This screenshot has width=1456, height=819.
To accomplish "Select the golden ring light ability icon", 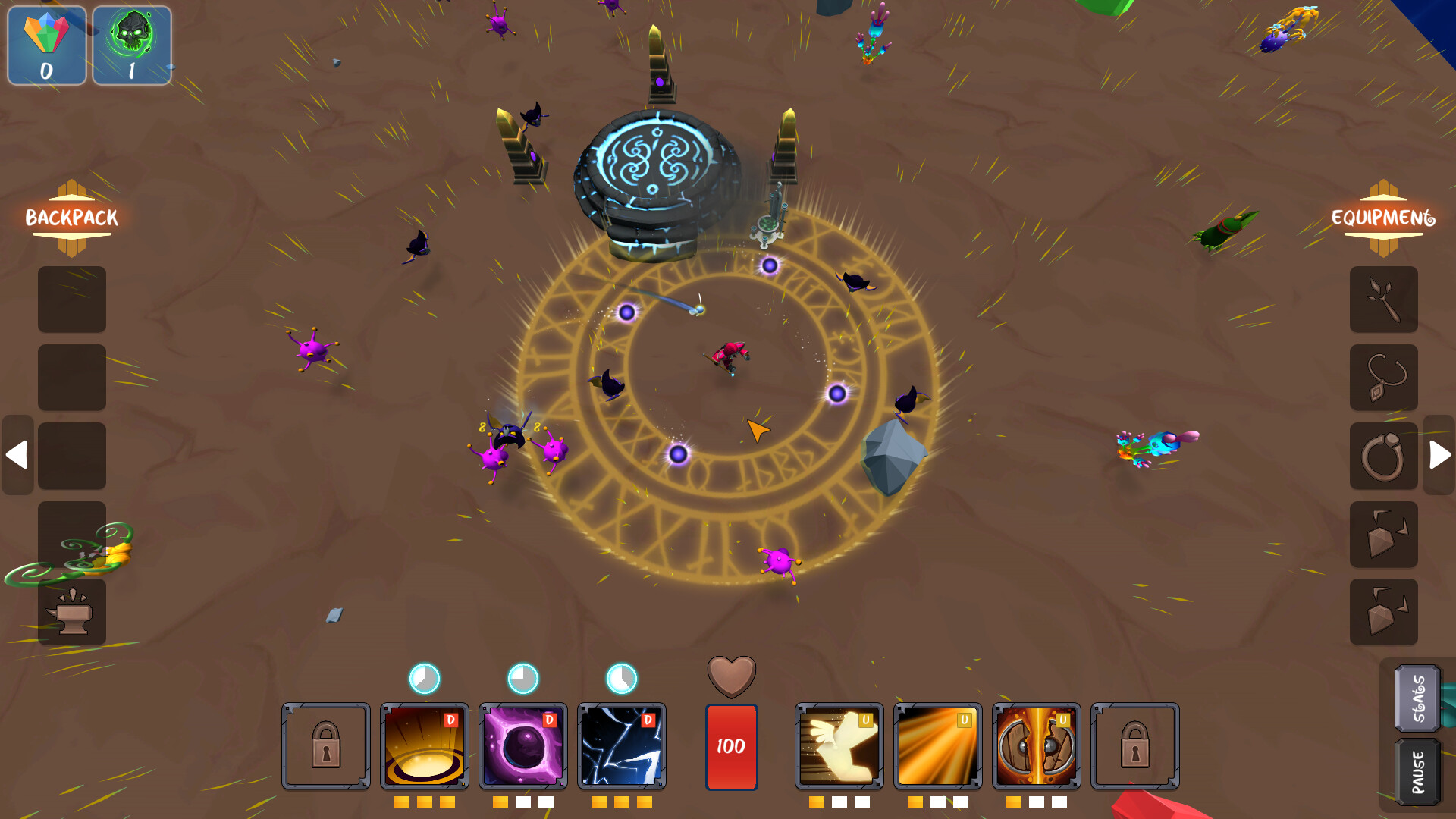I will coord(423,745).
